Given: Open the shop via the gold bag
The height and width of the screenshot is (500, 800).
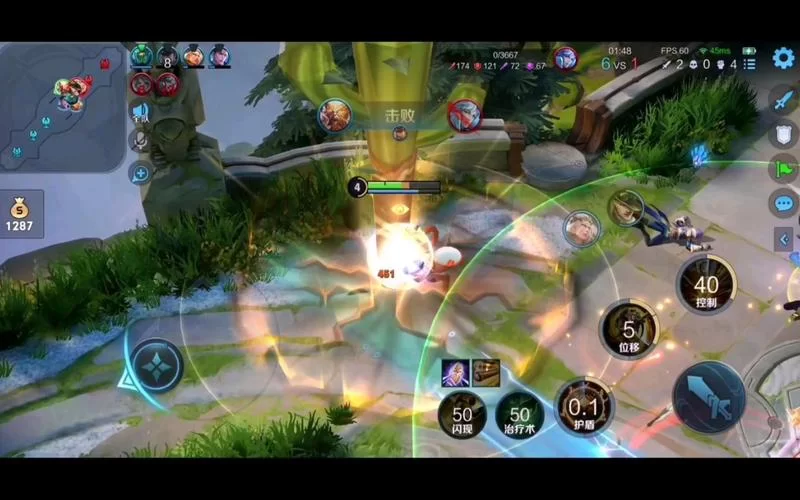Looking at the screenshot, I should [x=21, y=213].
